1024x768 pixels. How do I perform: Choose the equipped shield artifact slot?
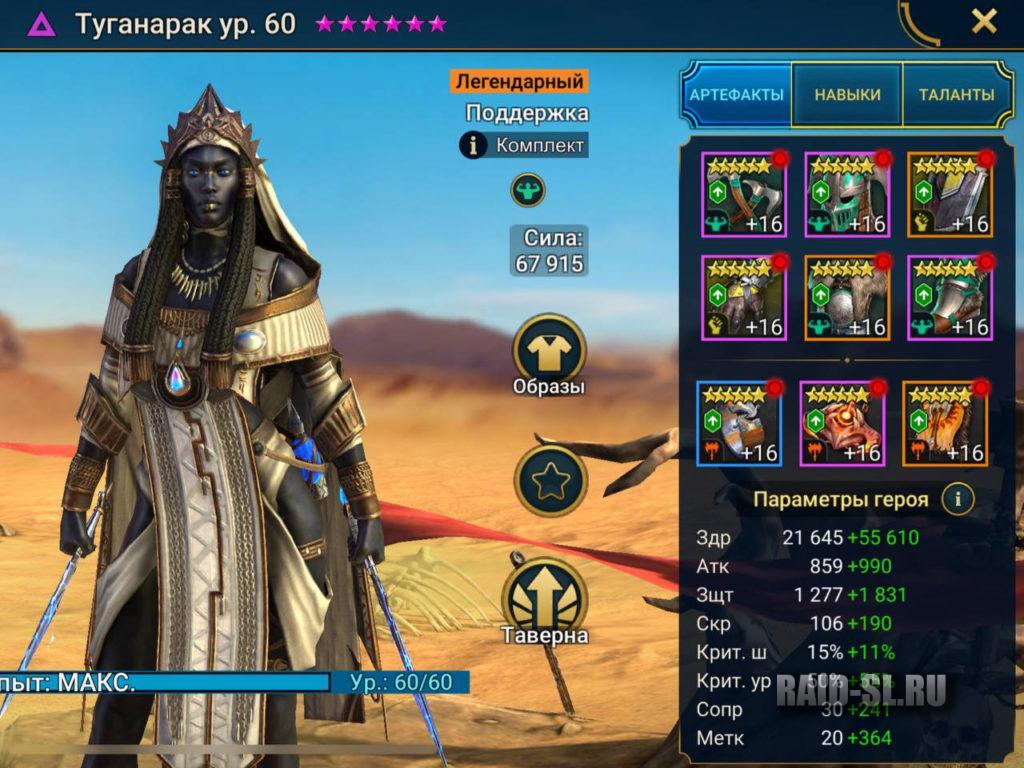tap(949, 195)
